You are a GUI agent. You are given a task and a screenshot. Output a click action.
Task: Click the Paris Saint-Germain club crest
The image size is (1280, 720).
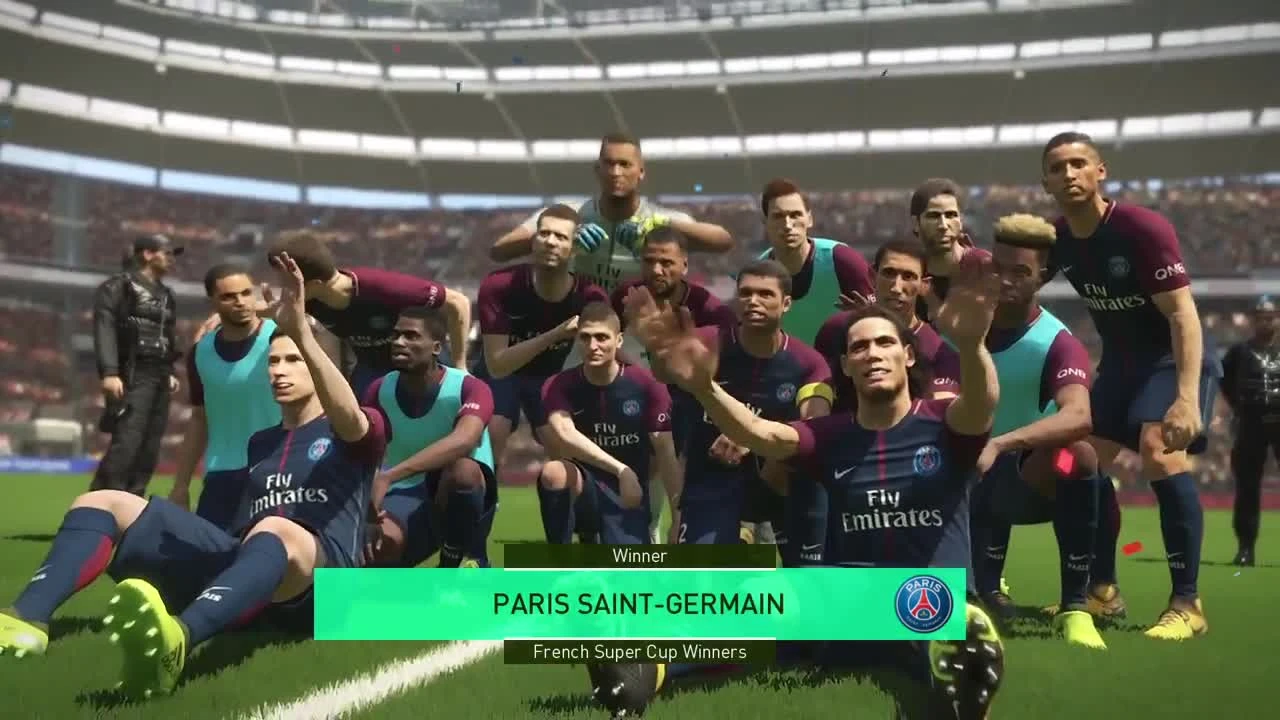(x=923, y=603)
